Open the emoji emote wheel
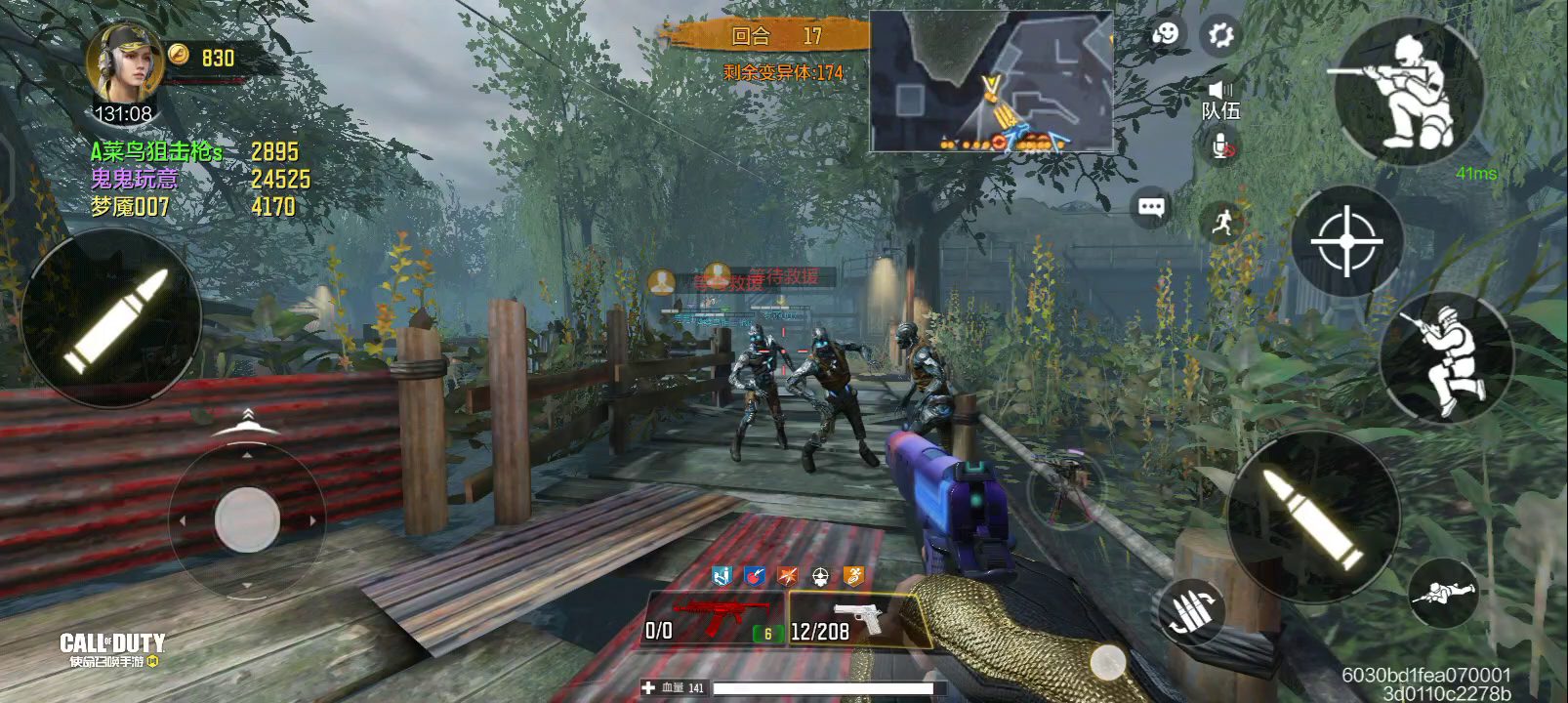 (x=1164, y=35)
